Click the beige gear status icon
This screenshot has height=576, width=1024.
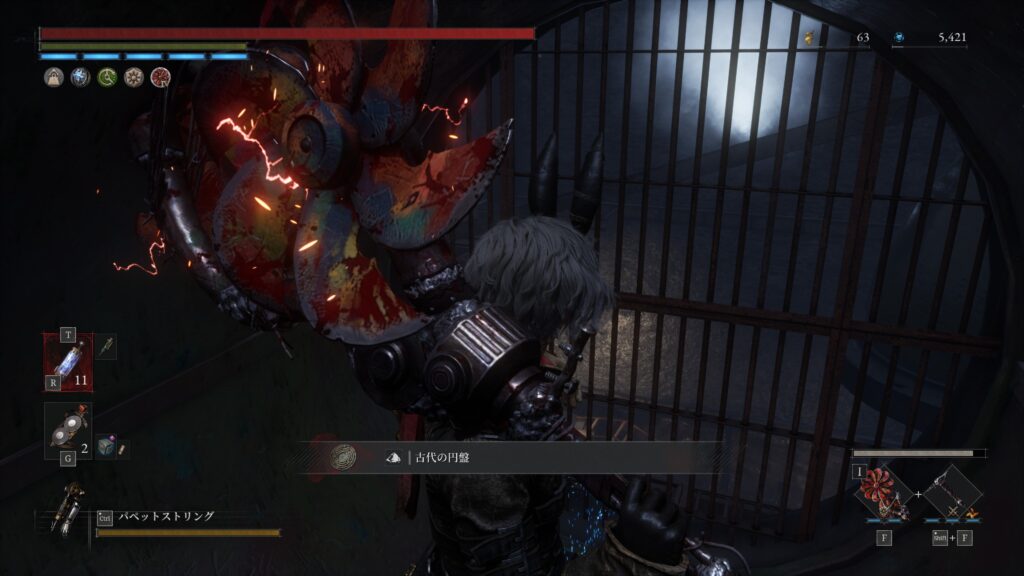133,77
